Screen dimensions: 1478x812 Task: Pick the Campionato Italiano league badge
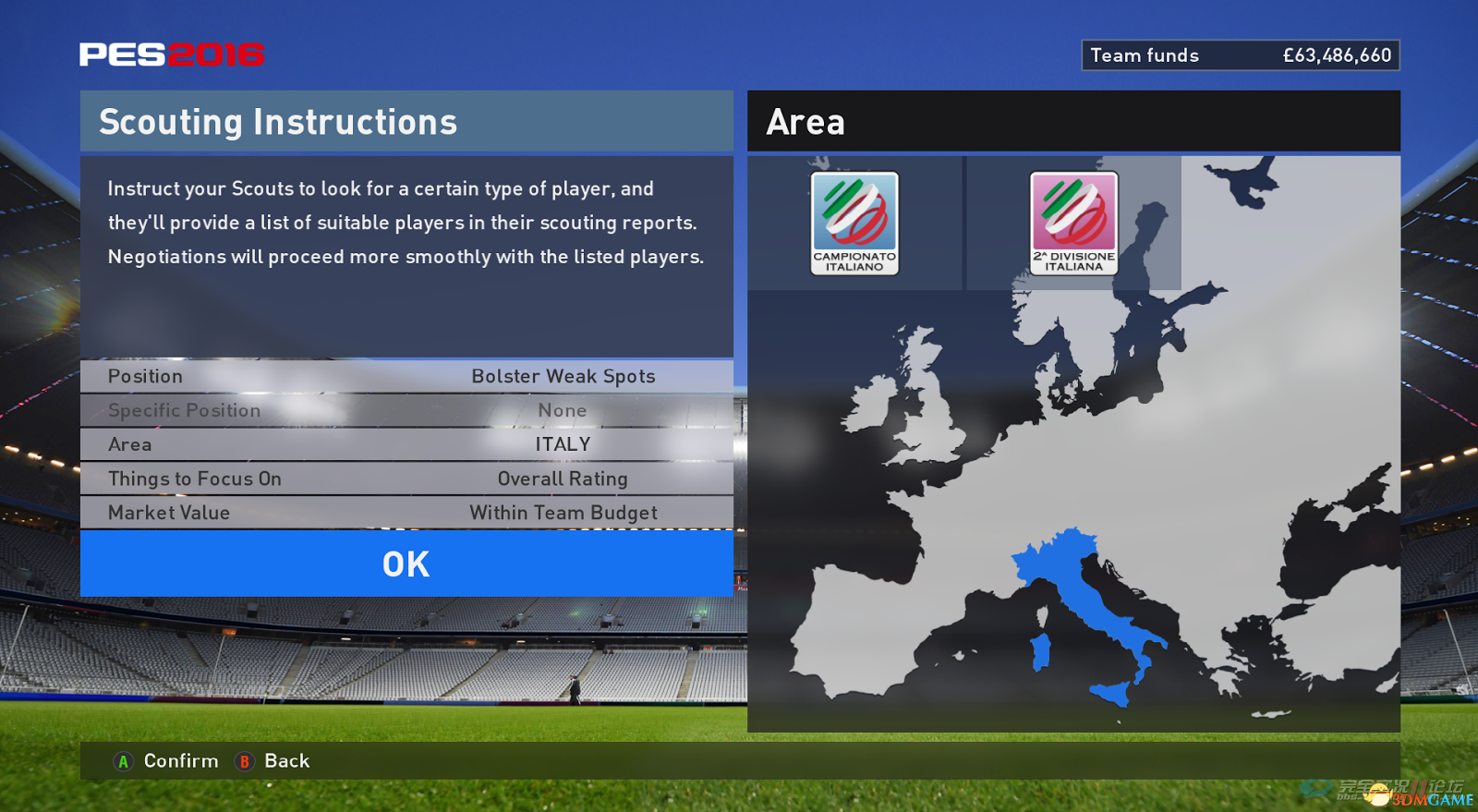854,223
